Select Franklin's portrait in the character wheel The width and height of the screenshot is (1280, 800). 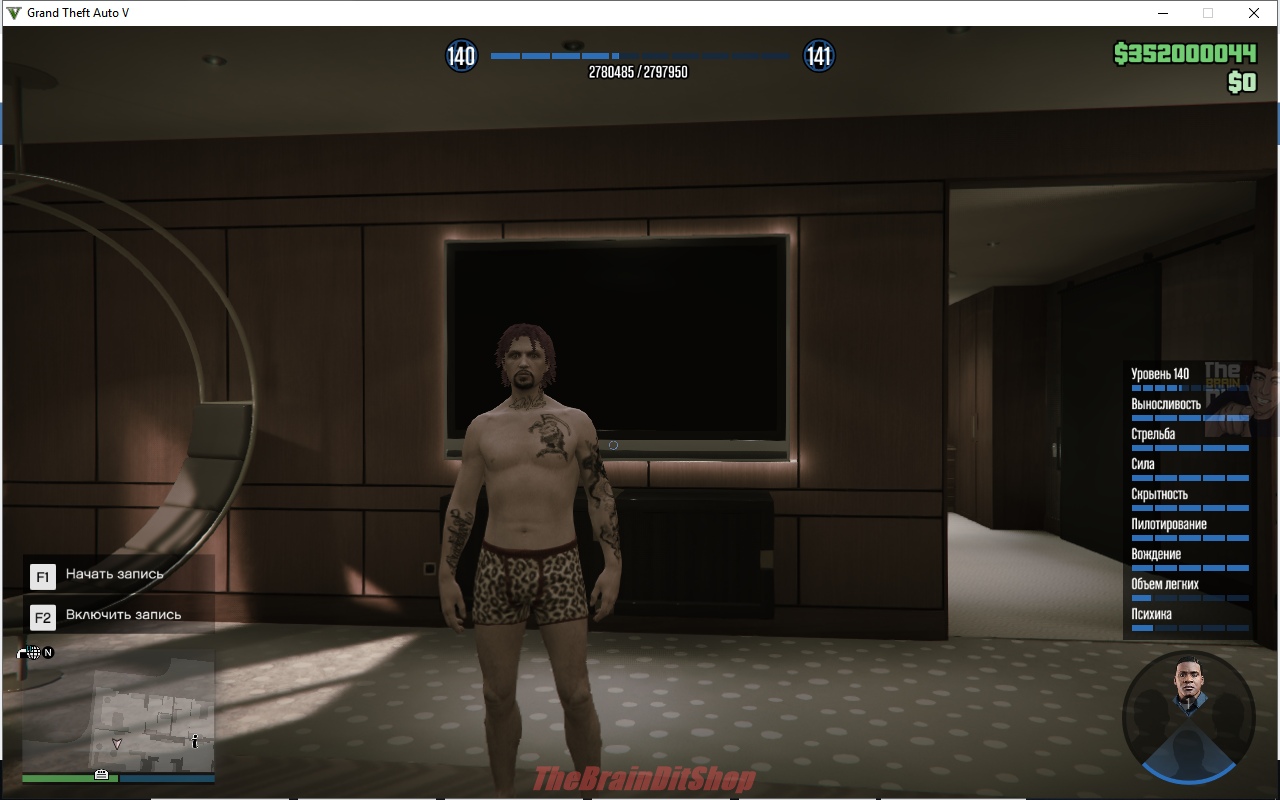1187,689
